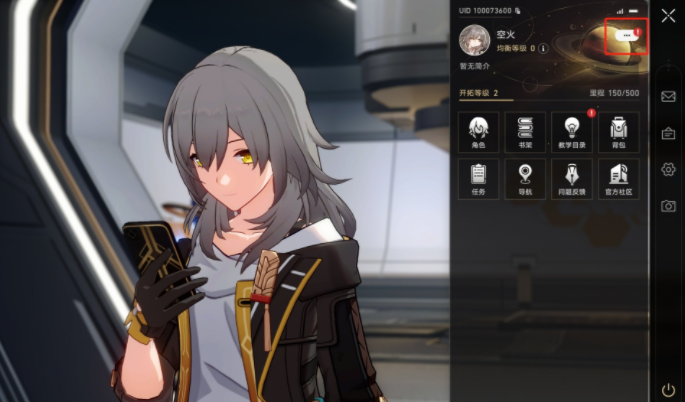Open the Tutorials (教学目录) lightbulb entry
685x402 pixels.
pyautogui.click(x=572, y=132)
